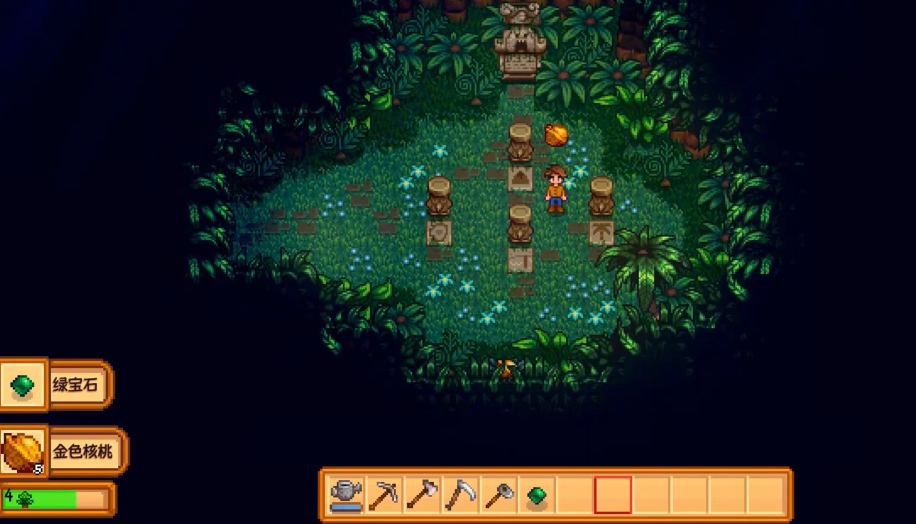Select the watering can in the hotbar
Image resolution: width=916 pixels, height=524 pixels.
346,494
